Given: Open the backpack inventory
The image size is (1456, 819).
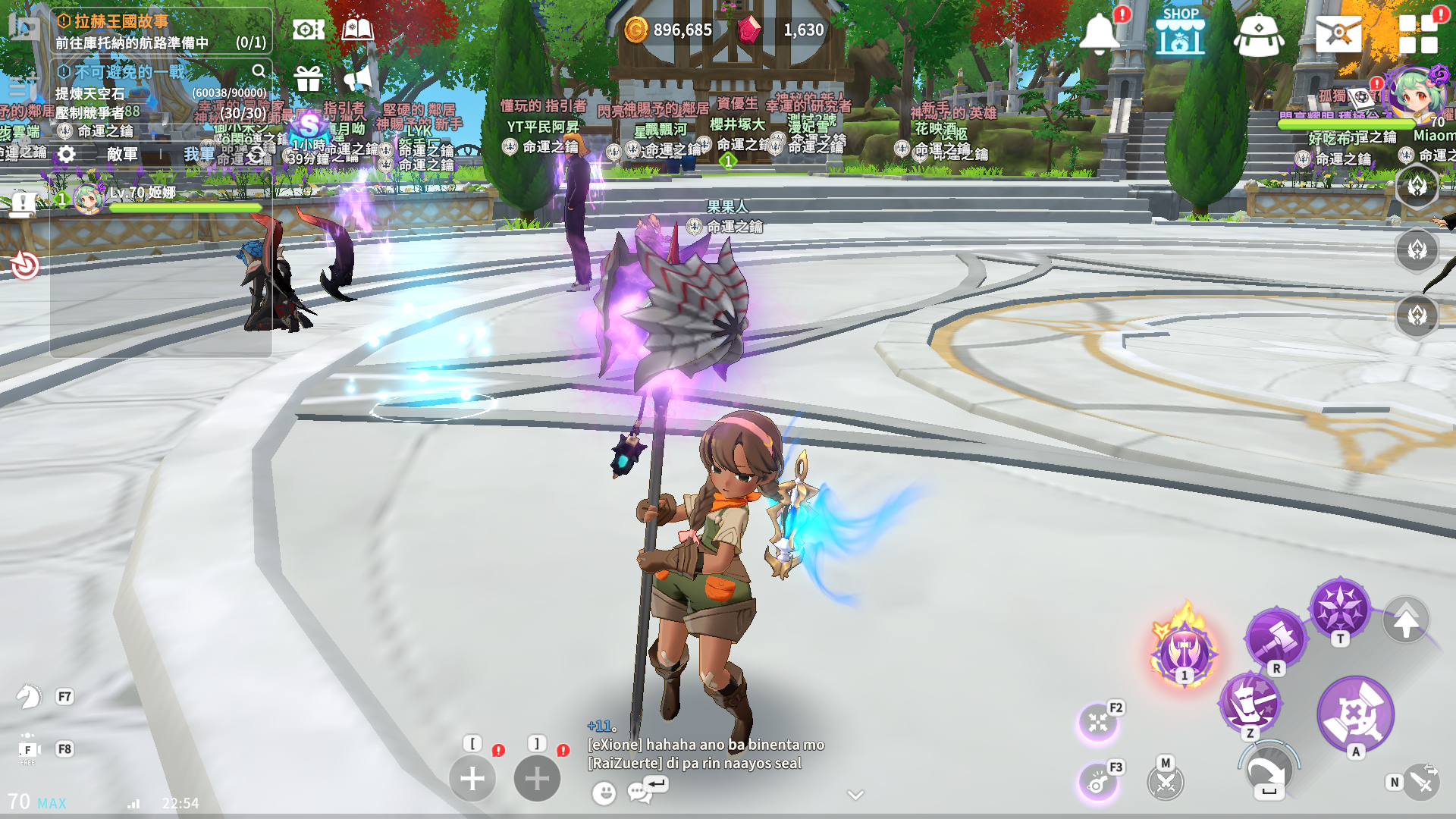Looking at the screenshot, I should 1258,35.
